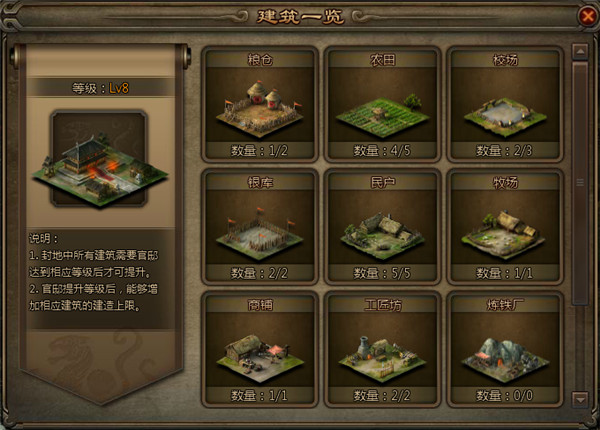Select the 工匠坊 workshop building tile
The width and height of the screenshot is (600, 430).
(383, 350)
